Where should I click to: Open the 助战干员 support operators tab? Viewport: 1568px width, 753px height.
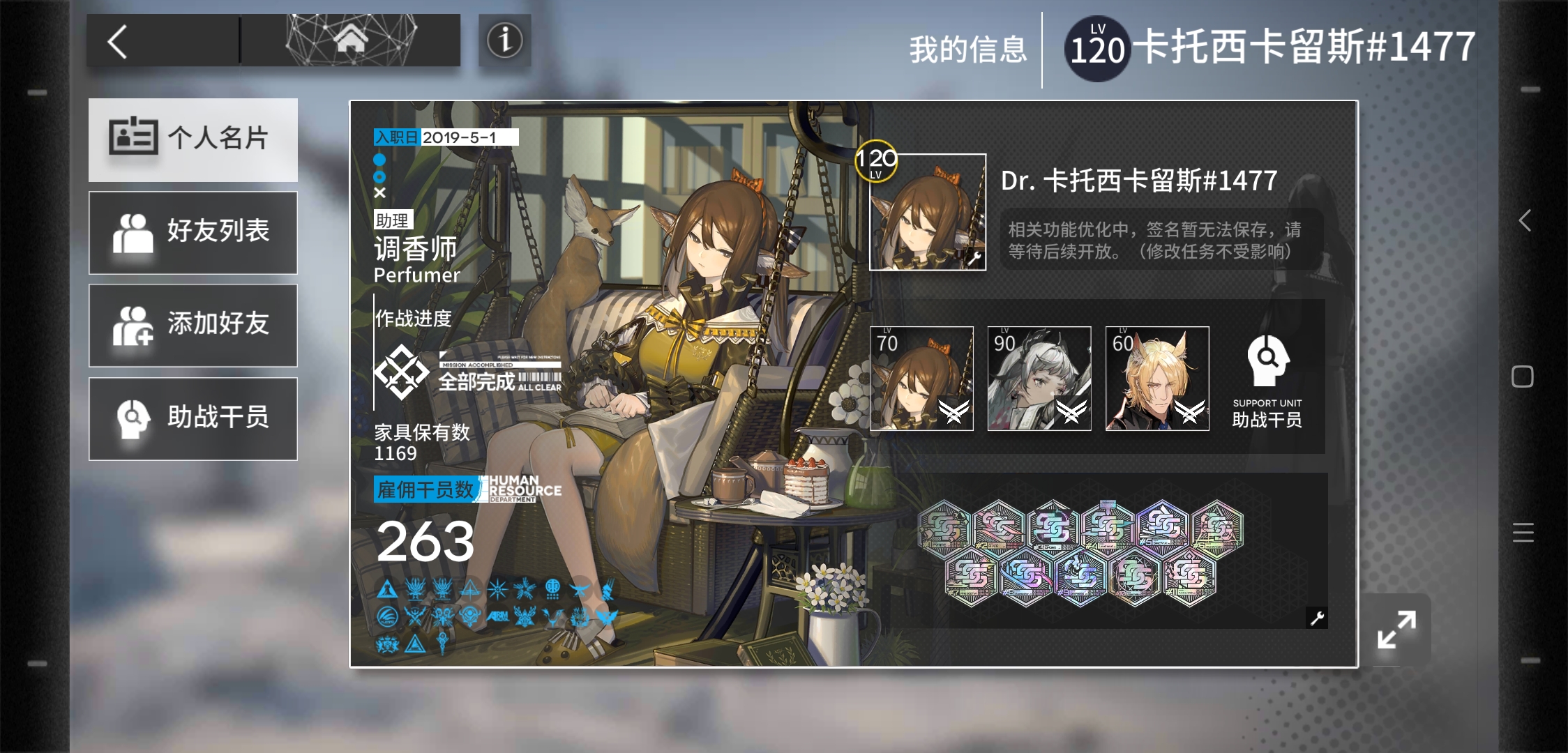(x=193, y=419)
